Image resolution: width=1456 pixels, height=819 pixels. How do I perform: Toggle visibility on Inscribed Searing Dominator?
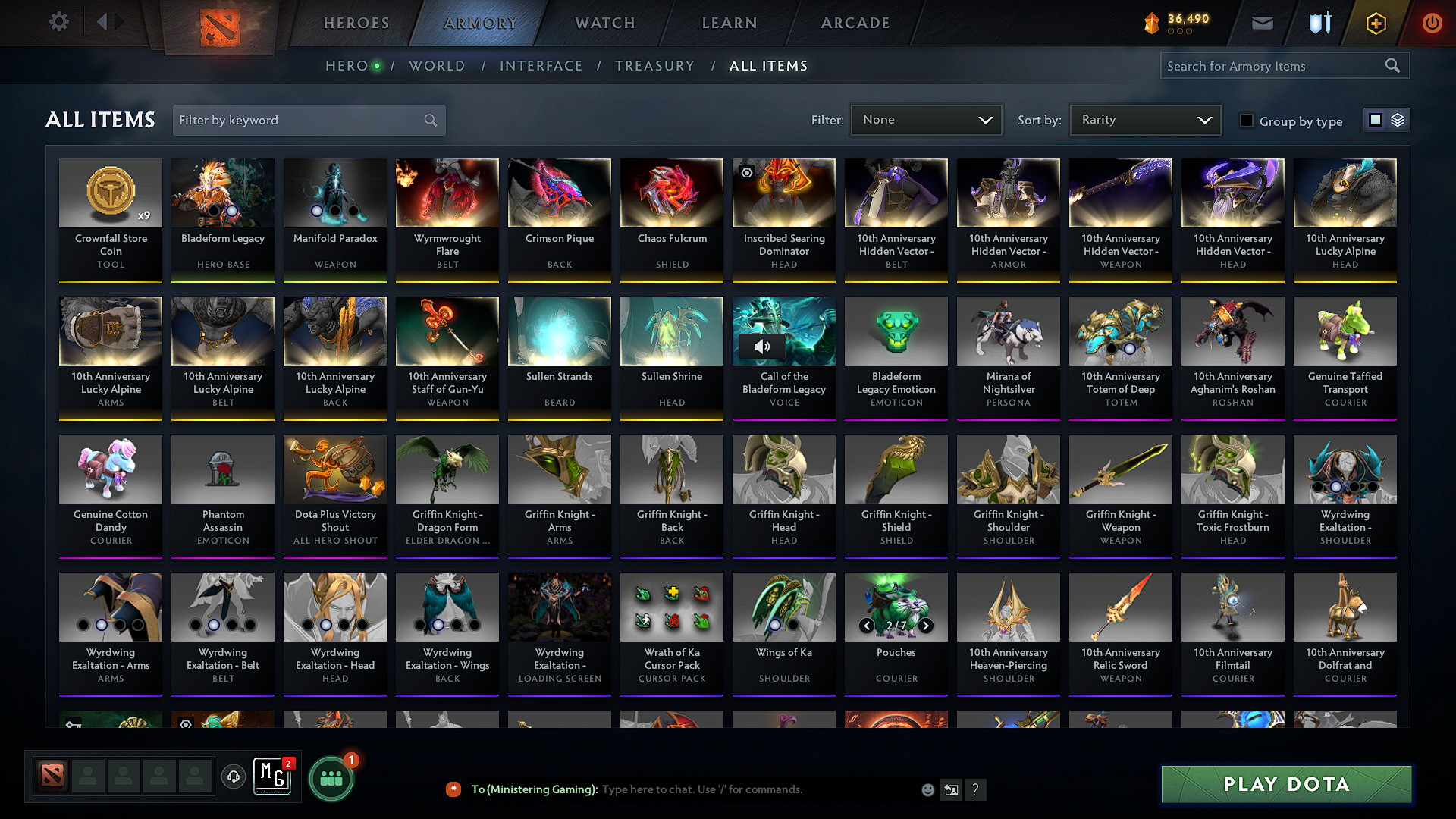747,173
